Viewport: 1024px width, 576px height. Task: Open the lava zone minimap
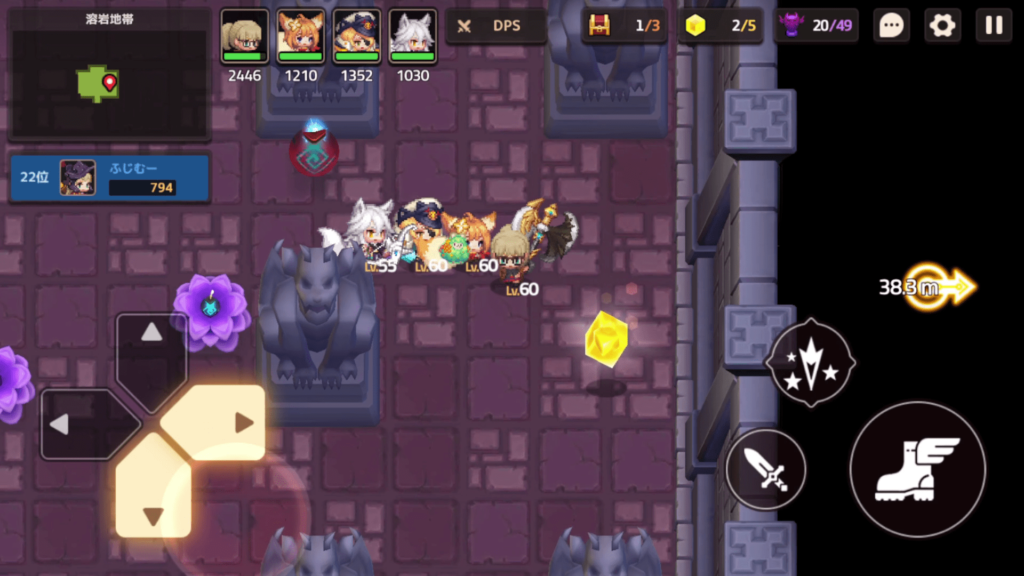[109, 75]
